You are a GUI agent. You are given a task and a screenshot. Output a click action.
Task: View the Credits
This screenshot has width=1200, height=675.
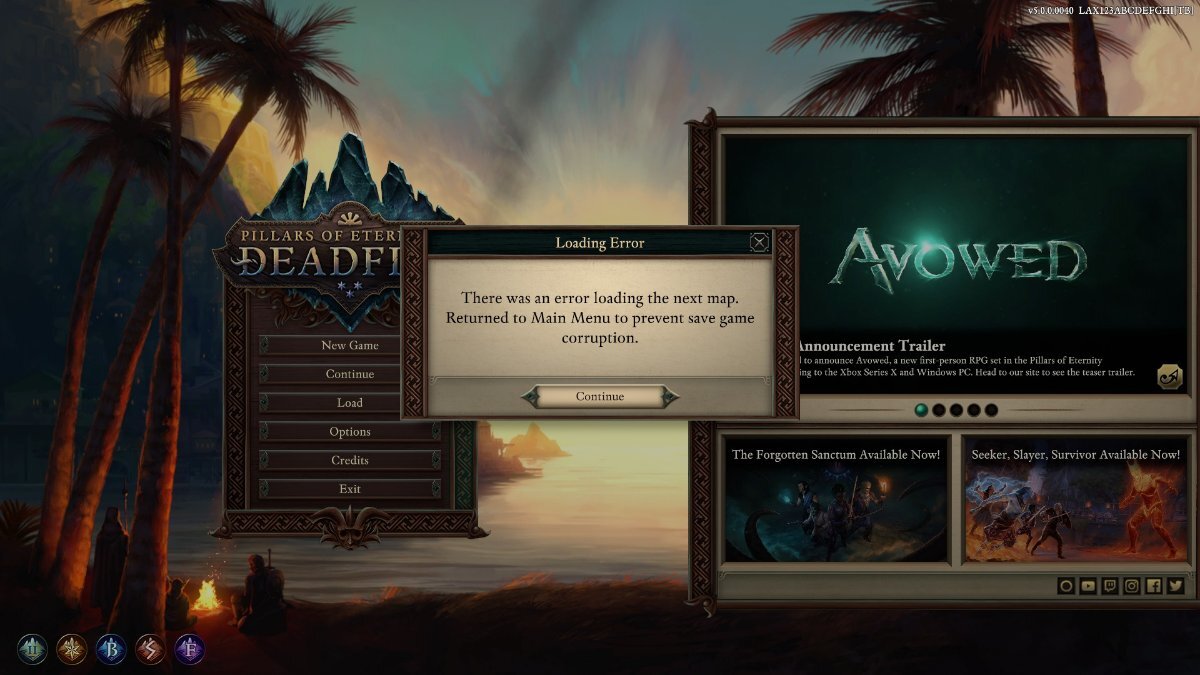(x=349, y=460)
